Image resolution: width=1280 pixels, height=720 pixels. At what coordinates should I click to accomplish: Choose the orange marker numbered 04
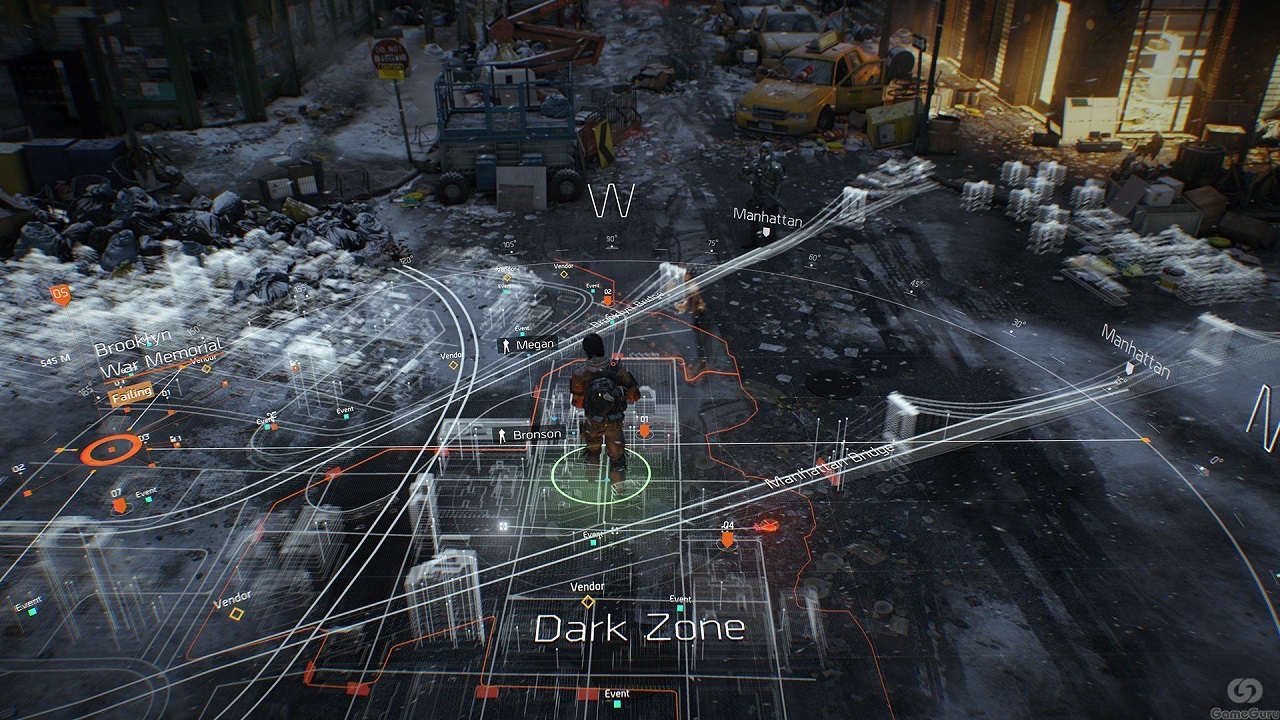(728, 538)
